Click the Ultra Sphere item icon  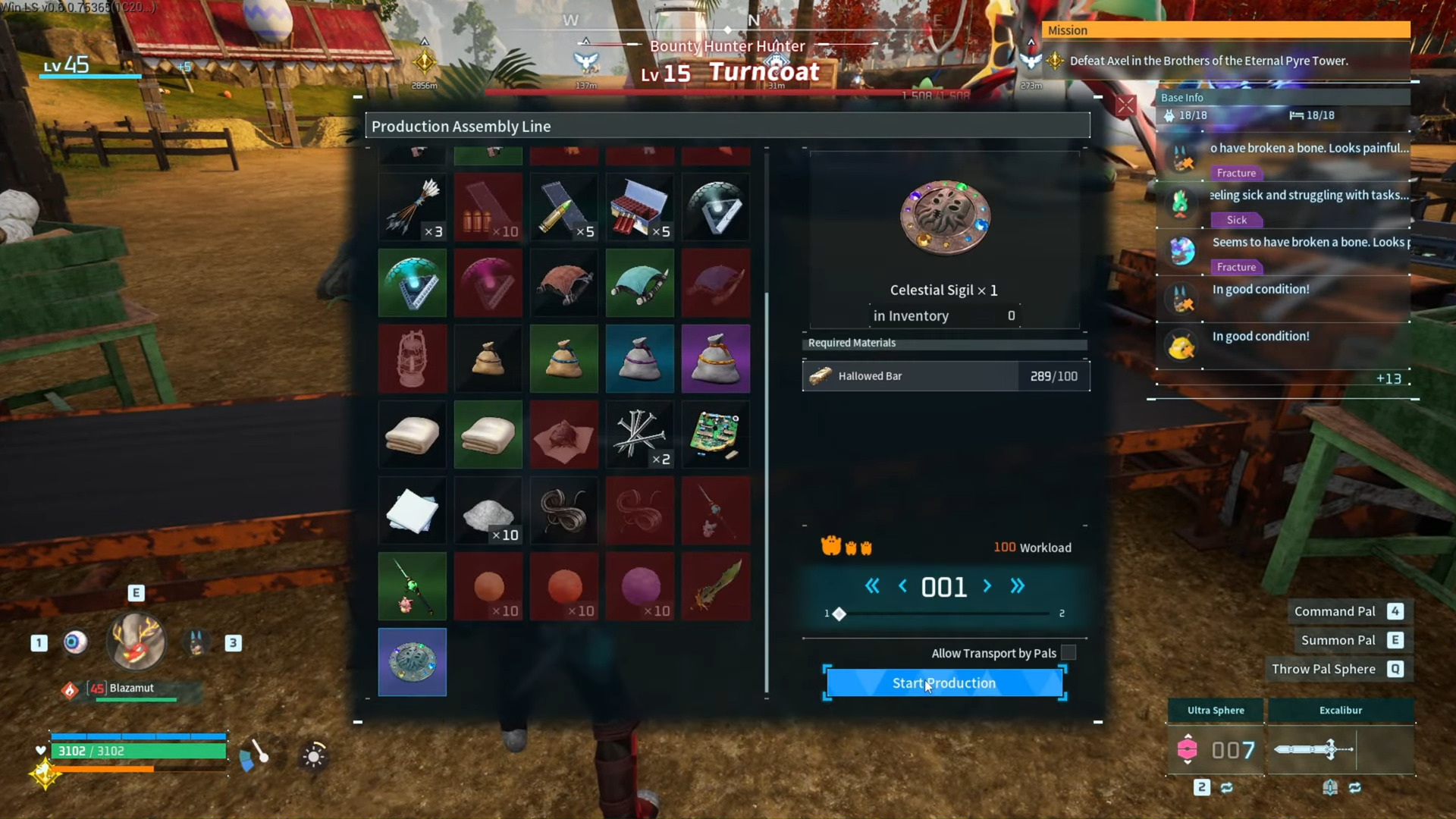pos(1188,750)
